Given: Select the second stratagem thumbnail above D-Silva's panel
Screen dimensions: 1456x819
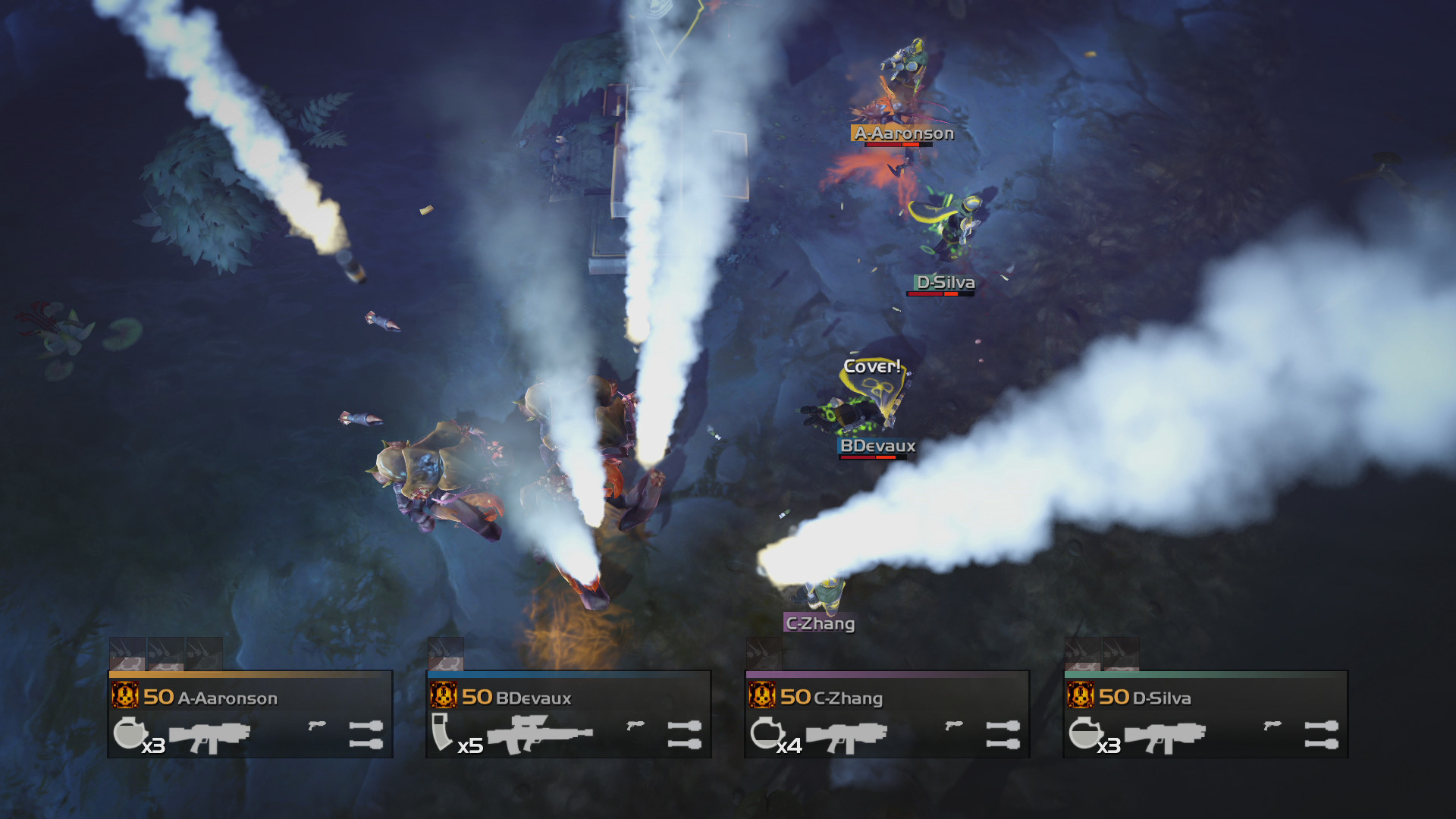Looking at the screenshot, I should (1120, 654).
